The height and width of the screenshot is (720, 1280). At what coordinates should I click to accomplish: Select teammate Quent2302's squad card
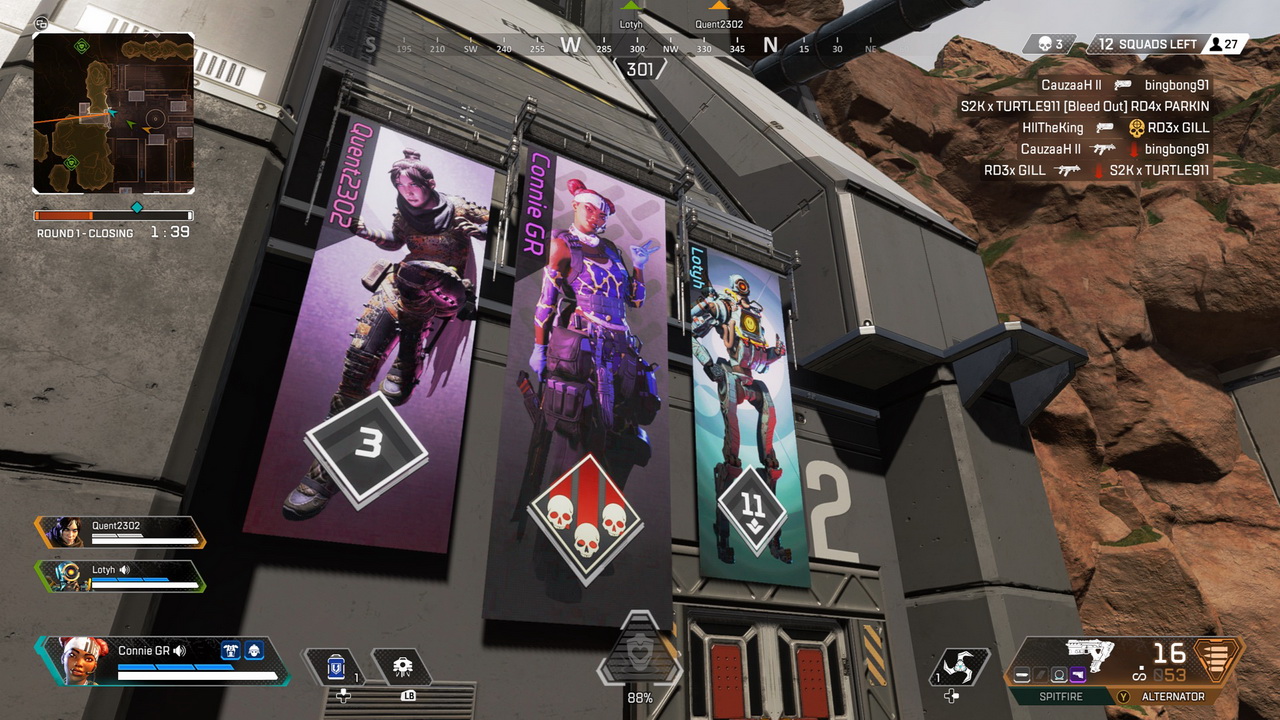tap(120, 531)
